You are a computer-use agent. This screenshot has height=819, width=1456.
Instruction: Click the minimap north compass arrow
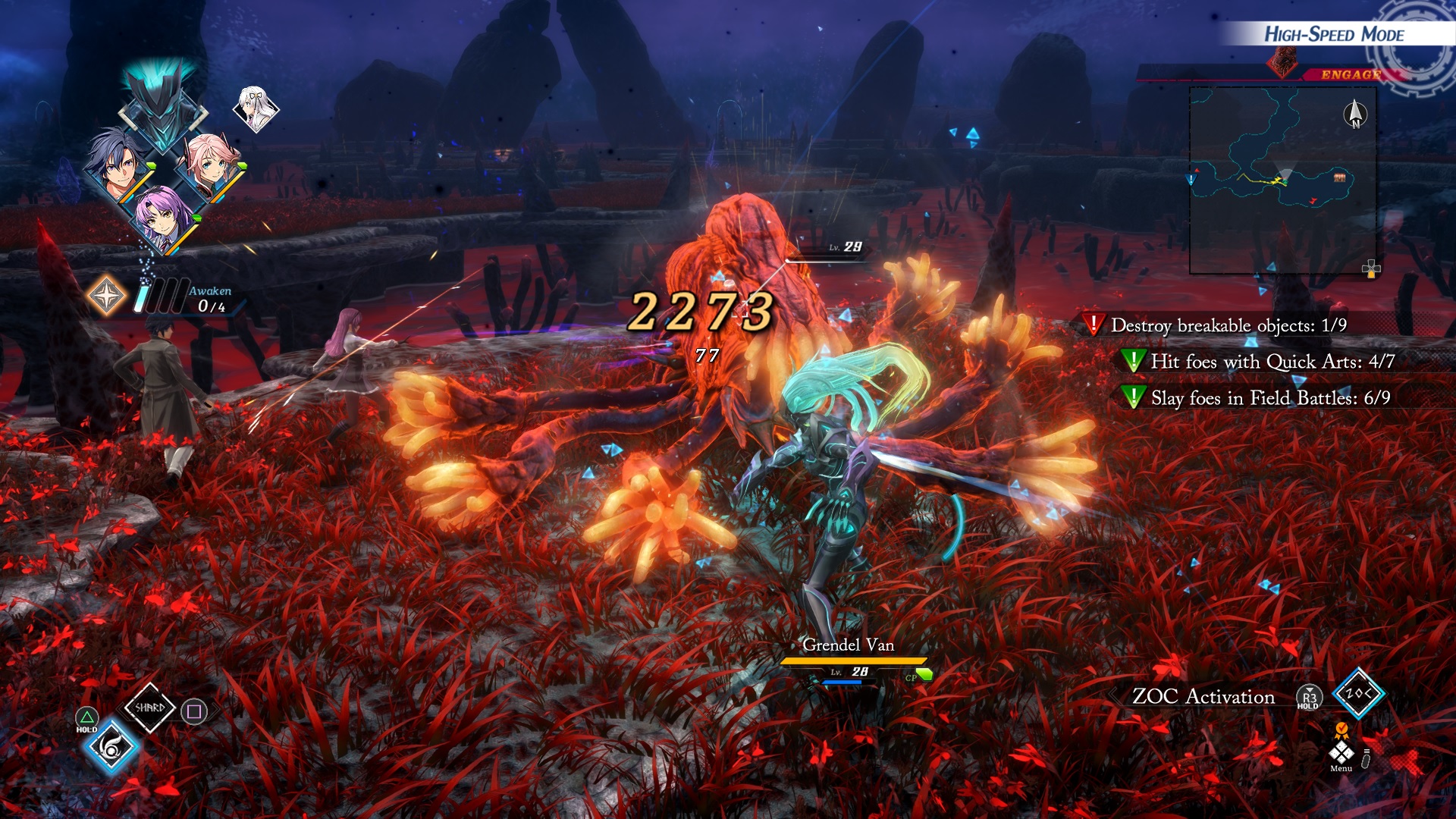[x=1355, y=115]
